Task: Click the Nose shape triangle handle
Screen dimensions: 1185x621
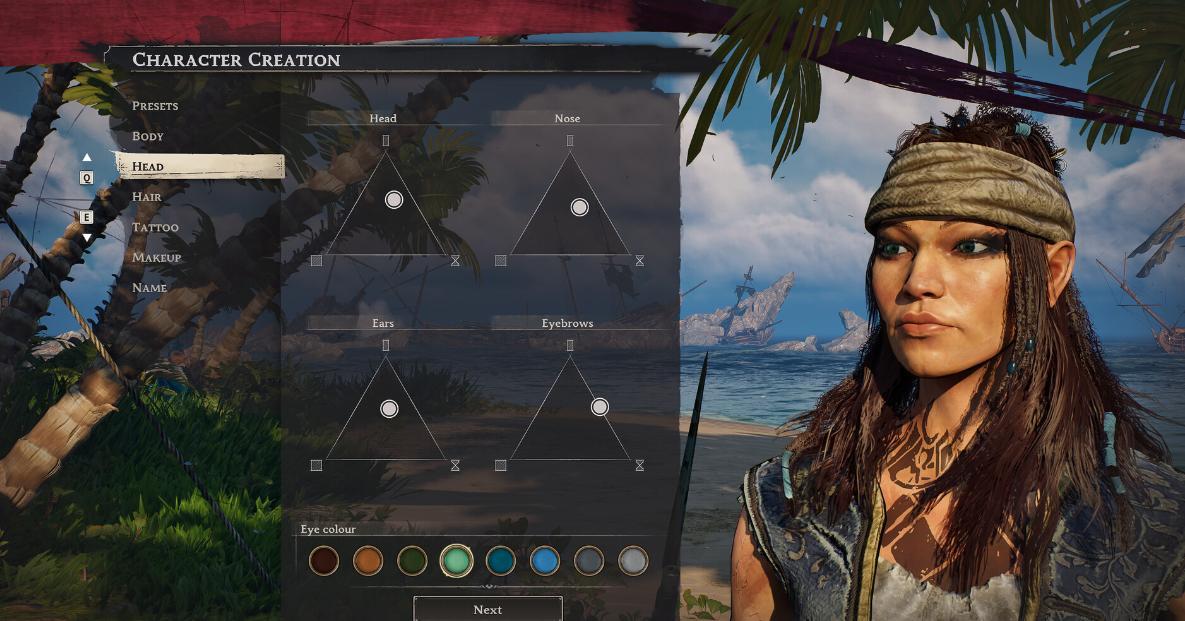Action: pyautogui.click(x=579, y=207)
